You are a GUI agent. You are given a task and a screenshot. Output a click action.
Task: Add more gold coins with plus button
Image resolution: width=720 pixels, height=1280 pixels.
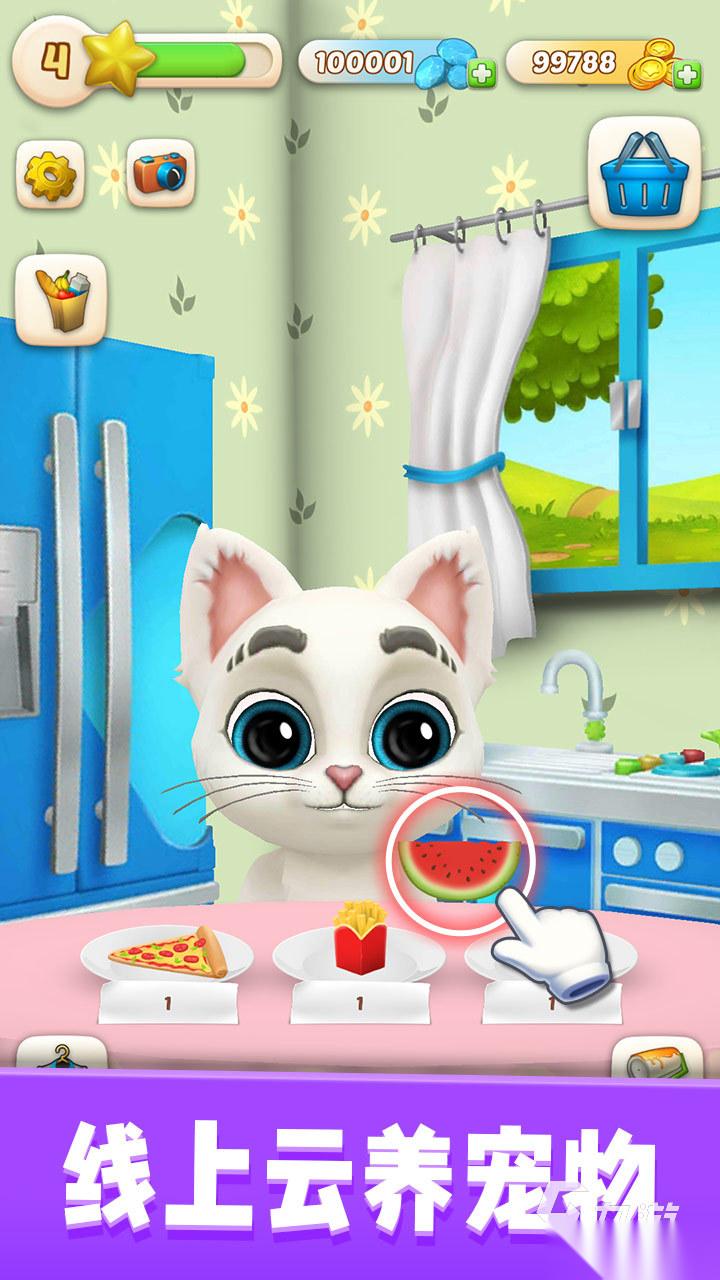687,73
